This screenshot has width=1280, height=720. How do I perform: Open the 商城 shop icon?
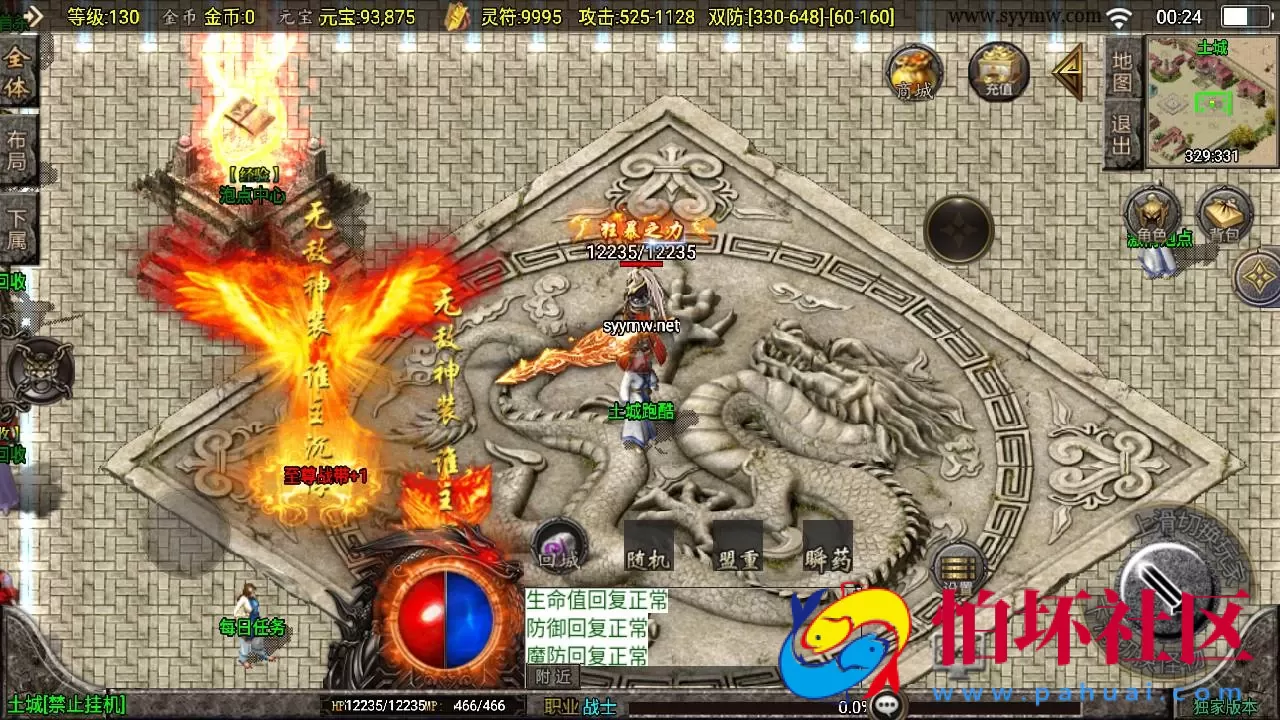coord(913,70)
